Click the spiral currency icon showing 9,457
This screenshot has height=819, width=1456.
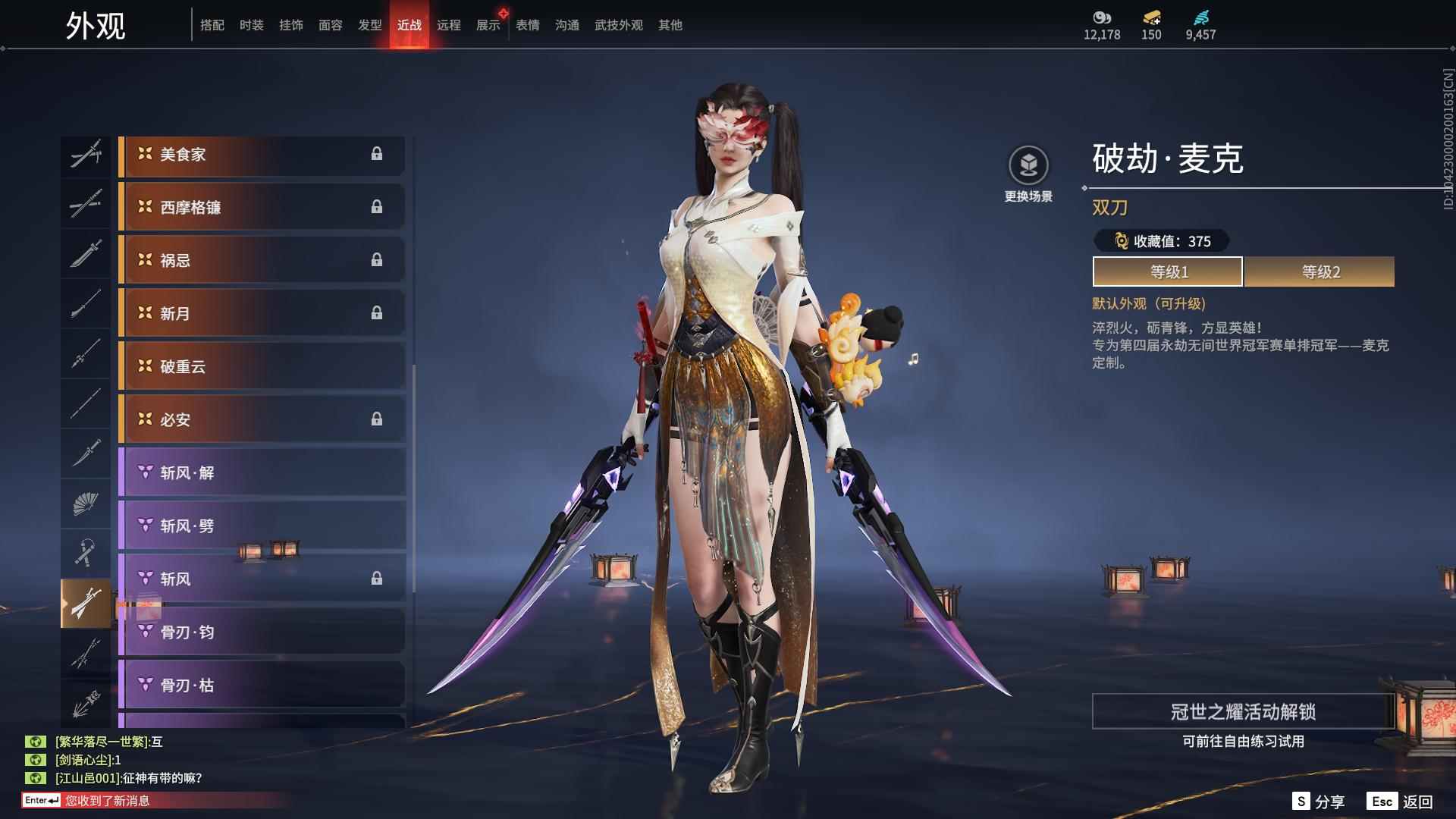[1202, 18]
